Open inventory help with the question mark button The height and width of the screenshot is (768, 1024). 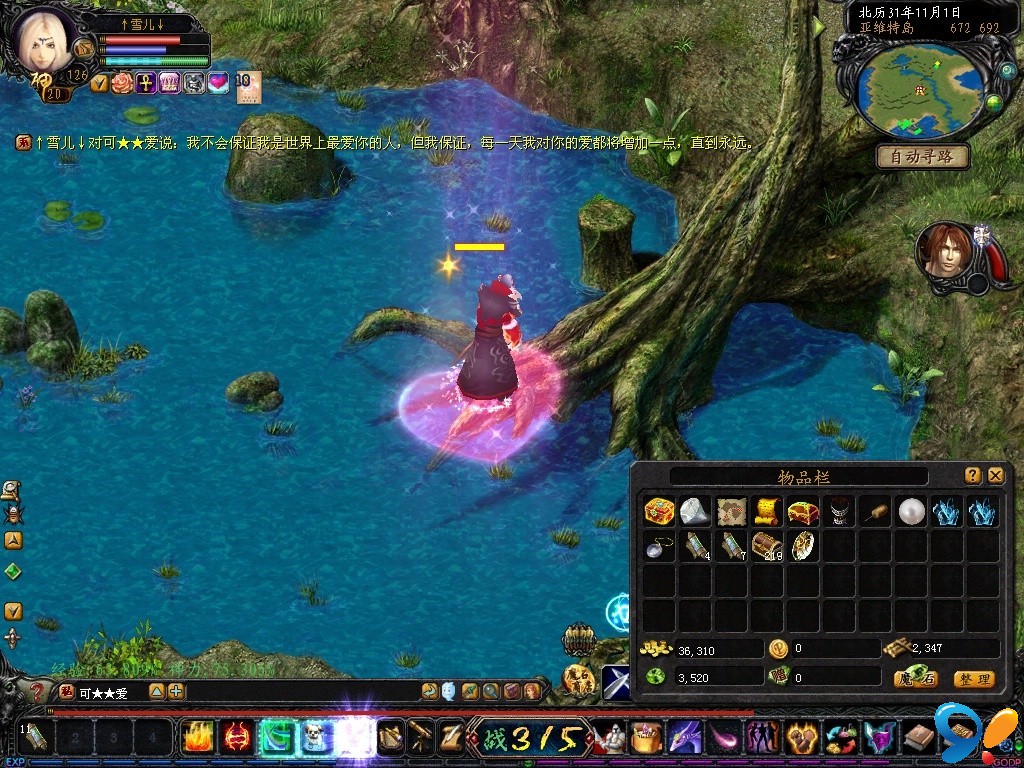pos(972,476)
